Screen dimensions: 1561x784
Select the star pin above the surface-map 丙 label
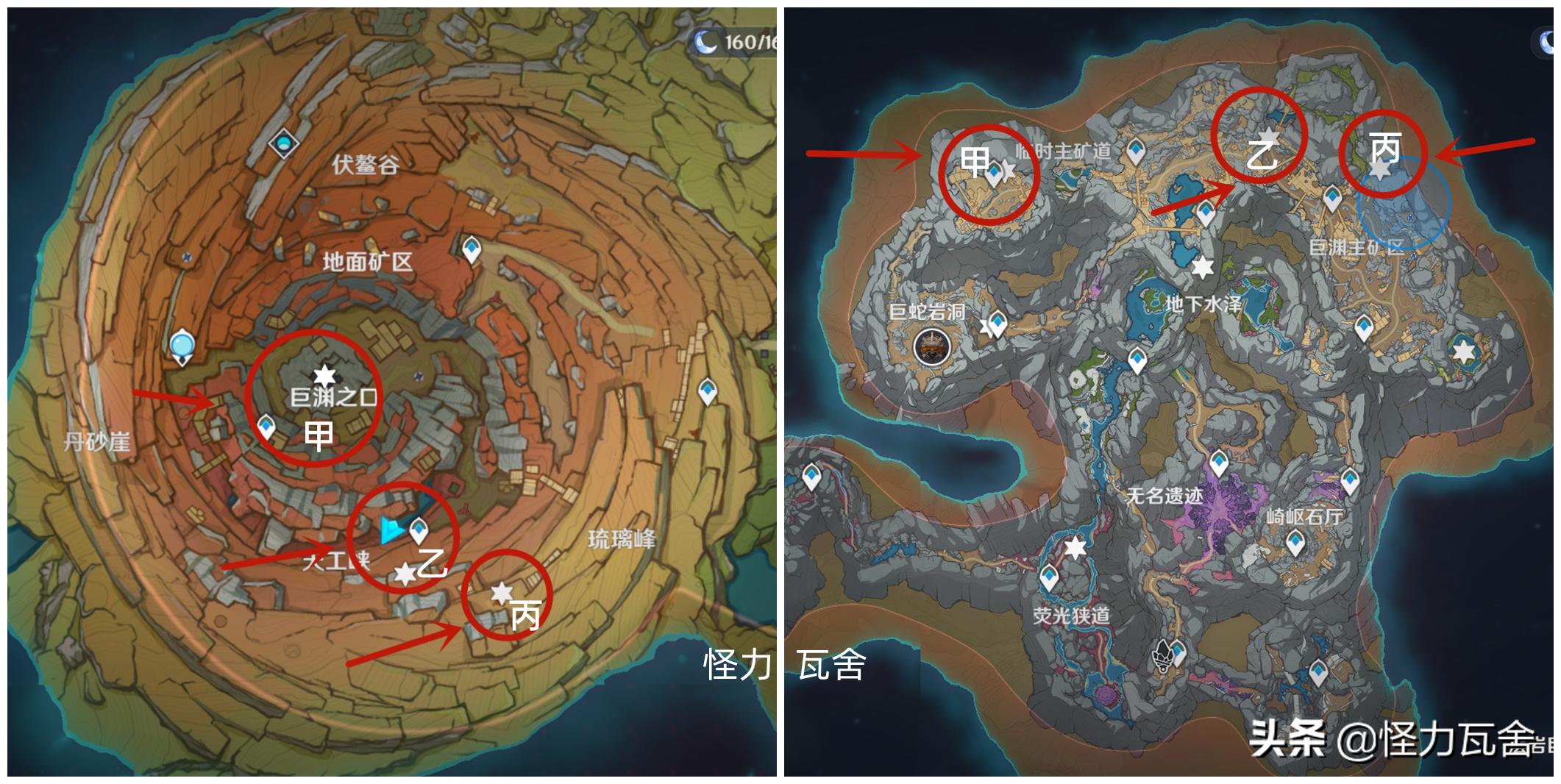tap(502, 592)
